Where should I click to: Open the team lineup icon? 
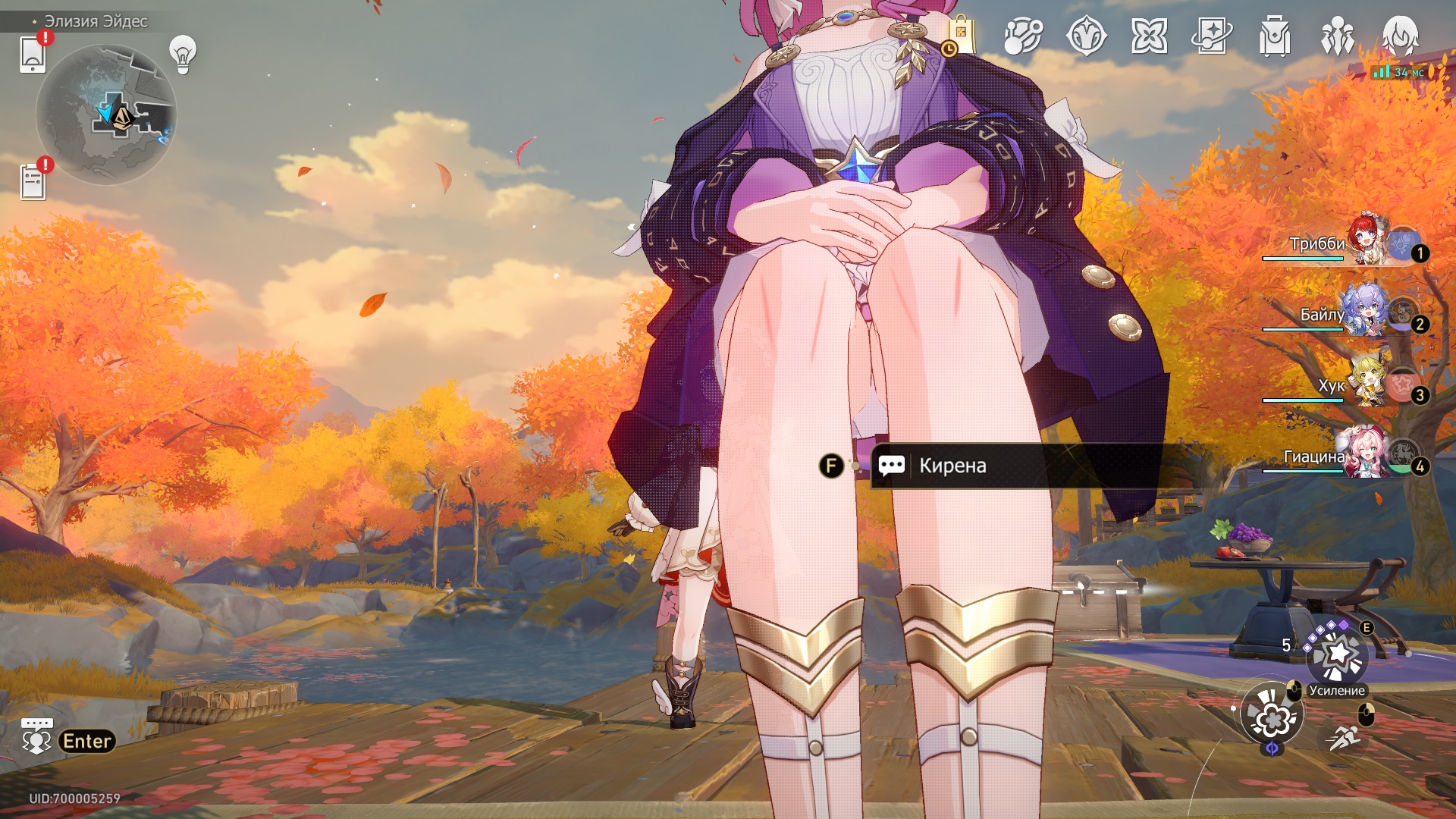[x=1338, y=36]
